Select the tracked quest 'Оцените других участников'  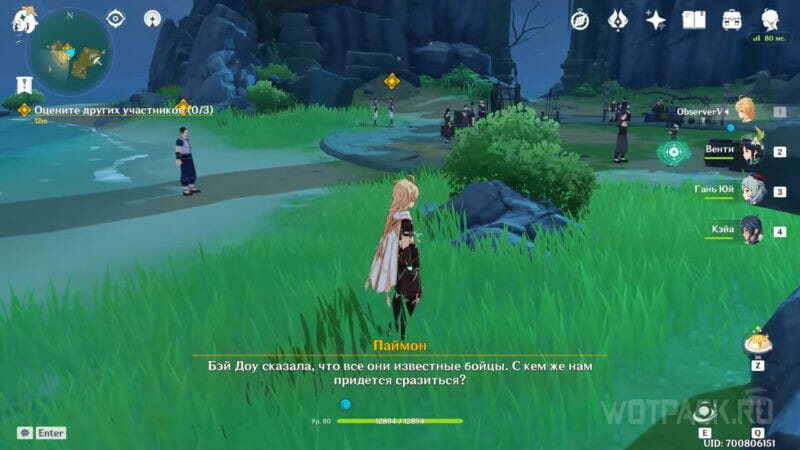click(100, 110)
